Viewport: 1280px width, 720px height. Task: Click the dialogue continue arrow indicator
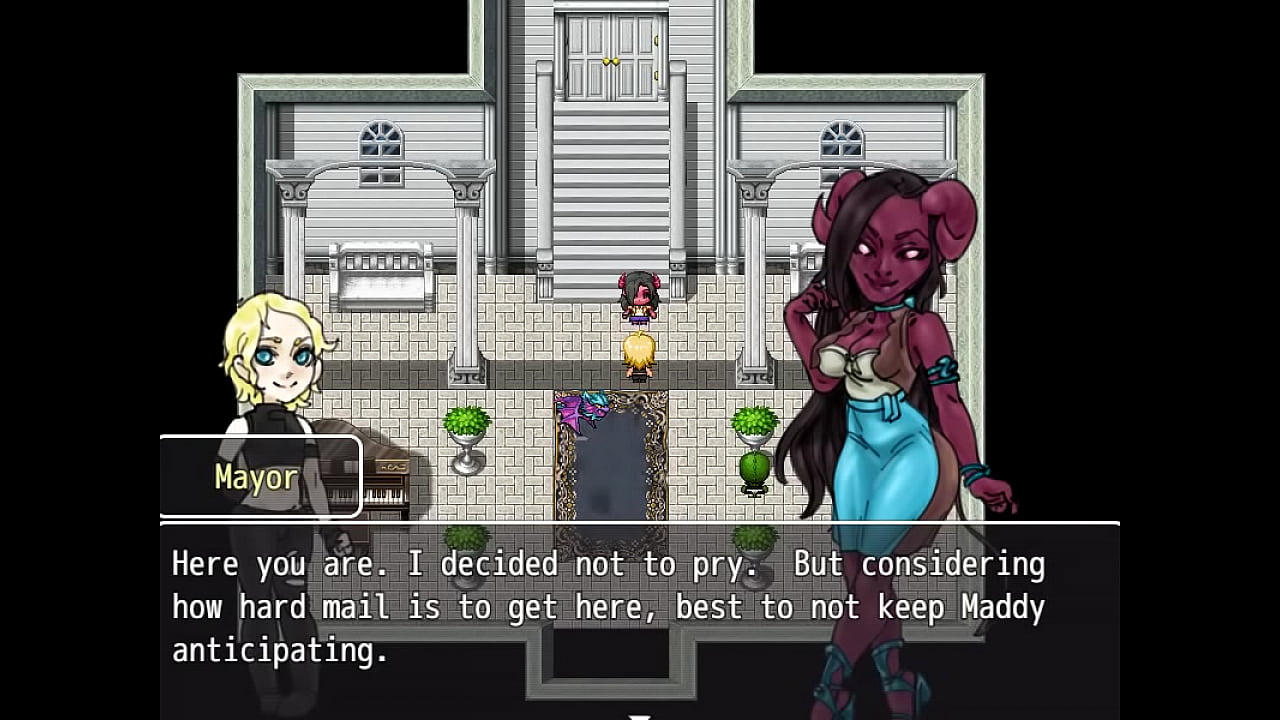[x=639, y=715]
